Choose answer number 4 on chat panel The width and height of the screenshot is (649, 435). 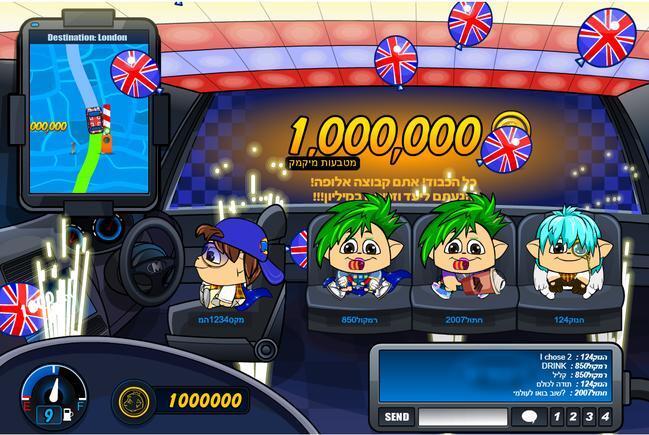(605, 416)
